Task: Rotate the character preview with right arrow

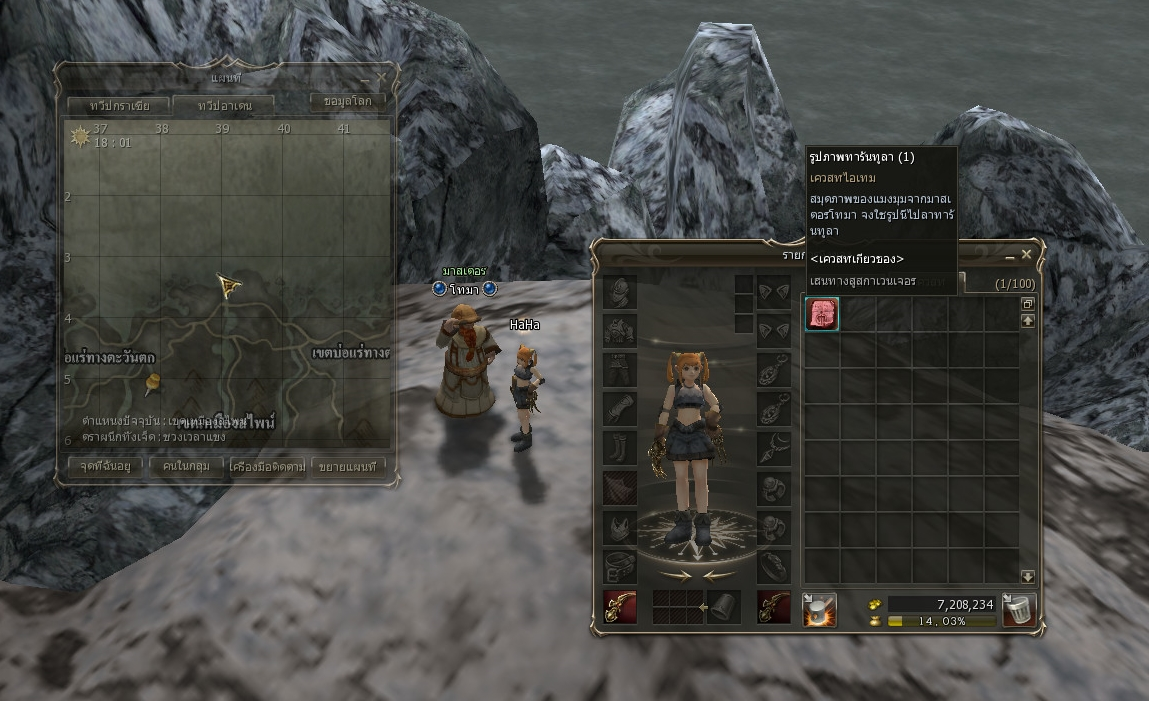Action: (674, 575)
